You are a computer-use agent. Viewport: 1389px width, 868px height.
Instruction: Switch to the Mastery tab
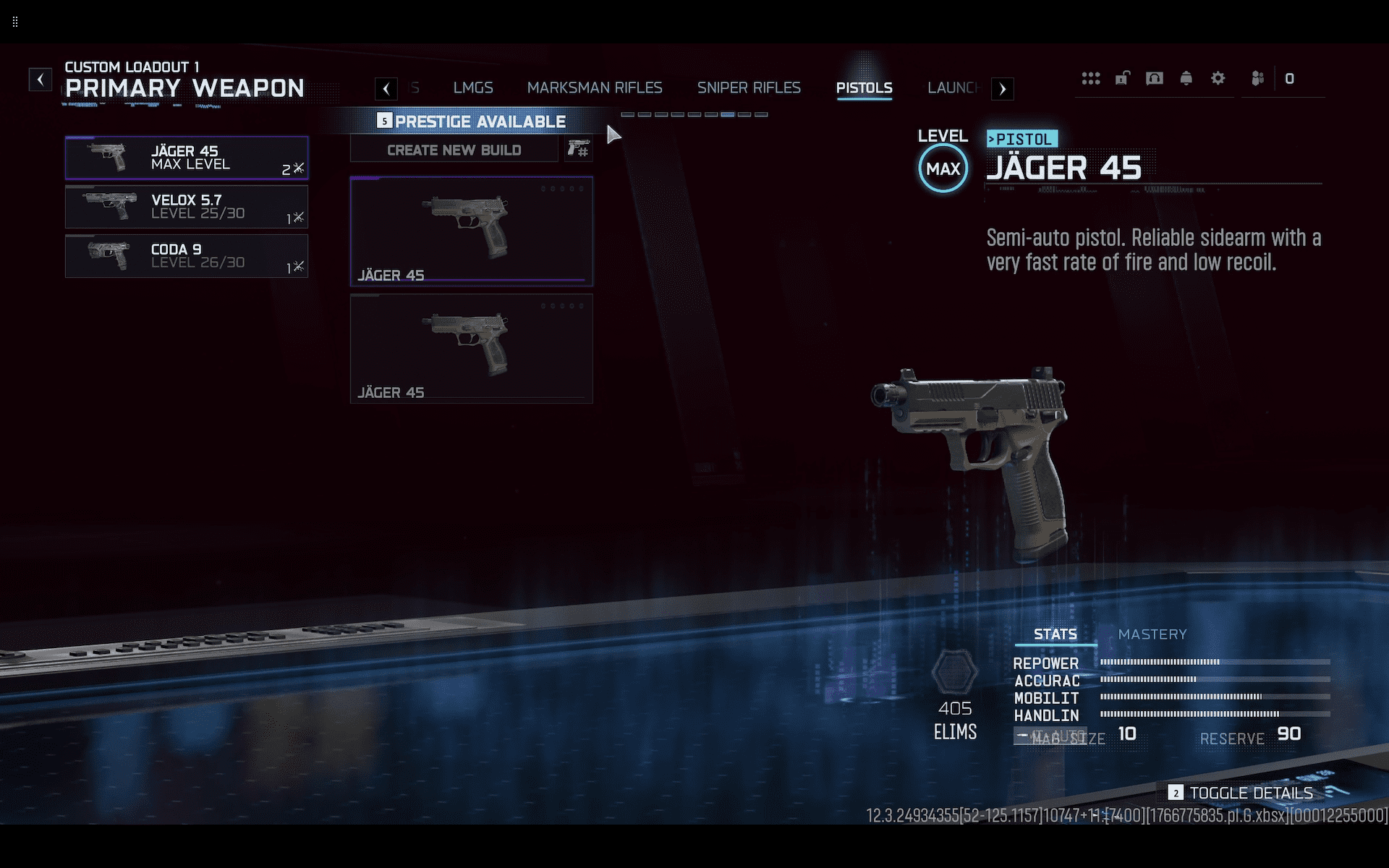point(1152,634)
